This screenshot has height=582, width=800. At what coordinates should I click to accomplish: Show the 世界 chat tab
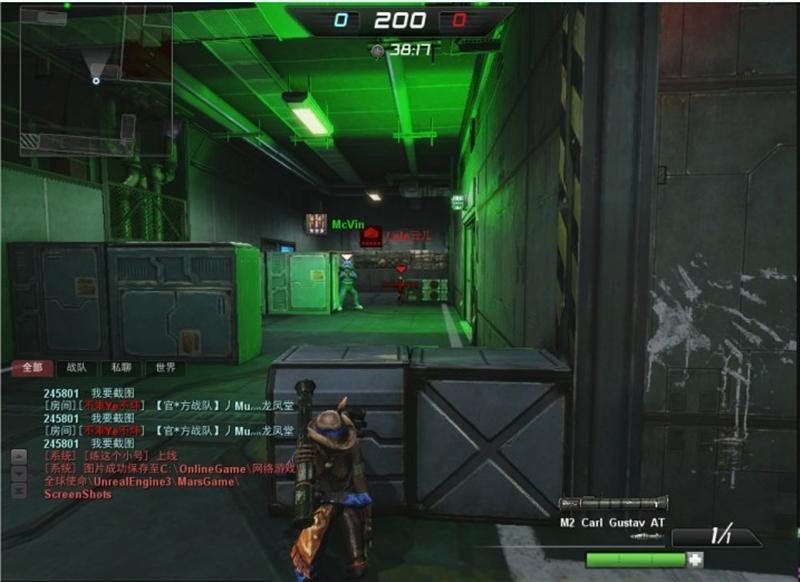[164, 368]
